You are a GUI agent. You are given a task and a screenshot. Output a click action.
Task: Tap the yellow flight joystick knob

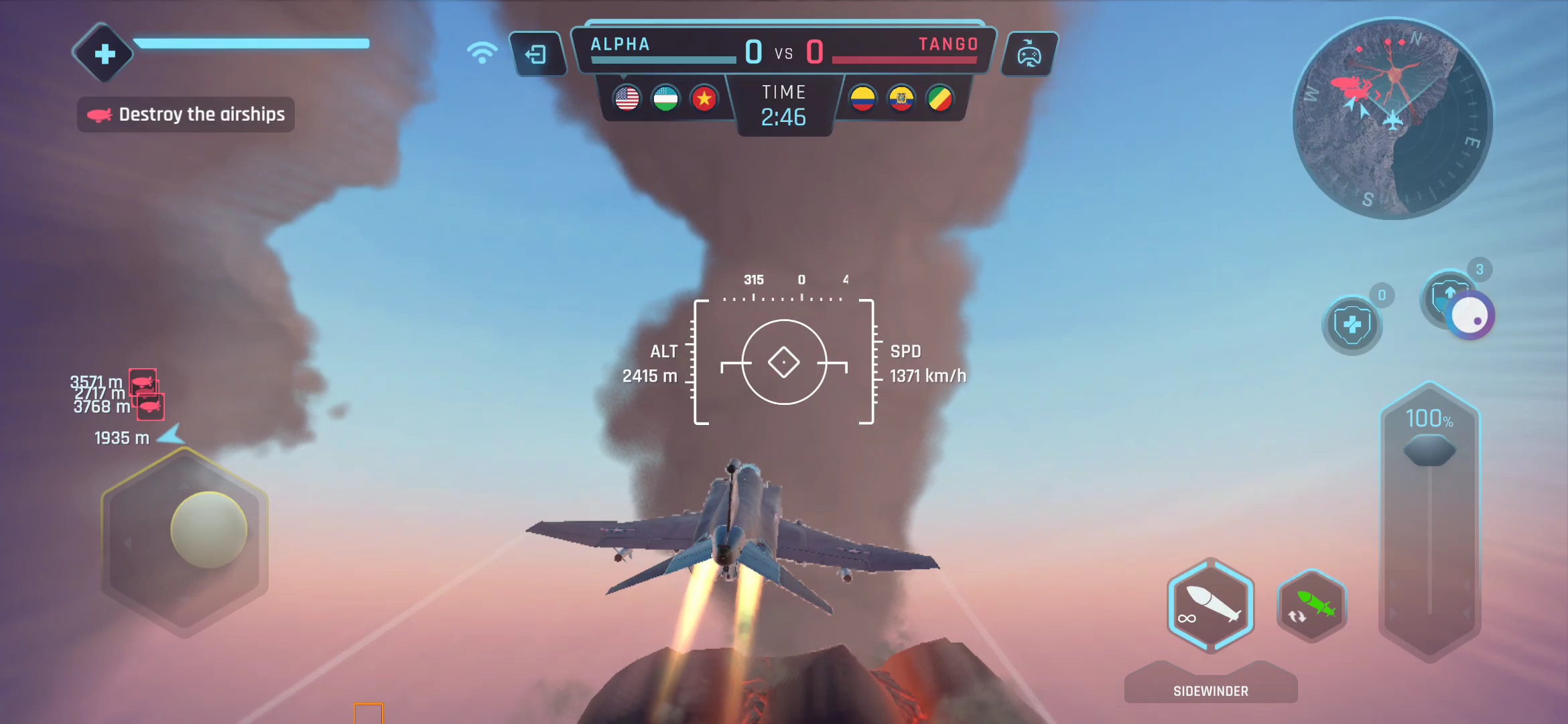(209, 530)
